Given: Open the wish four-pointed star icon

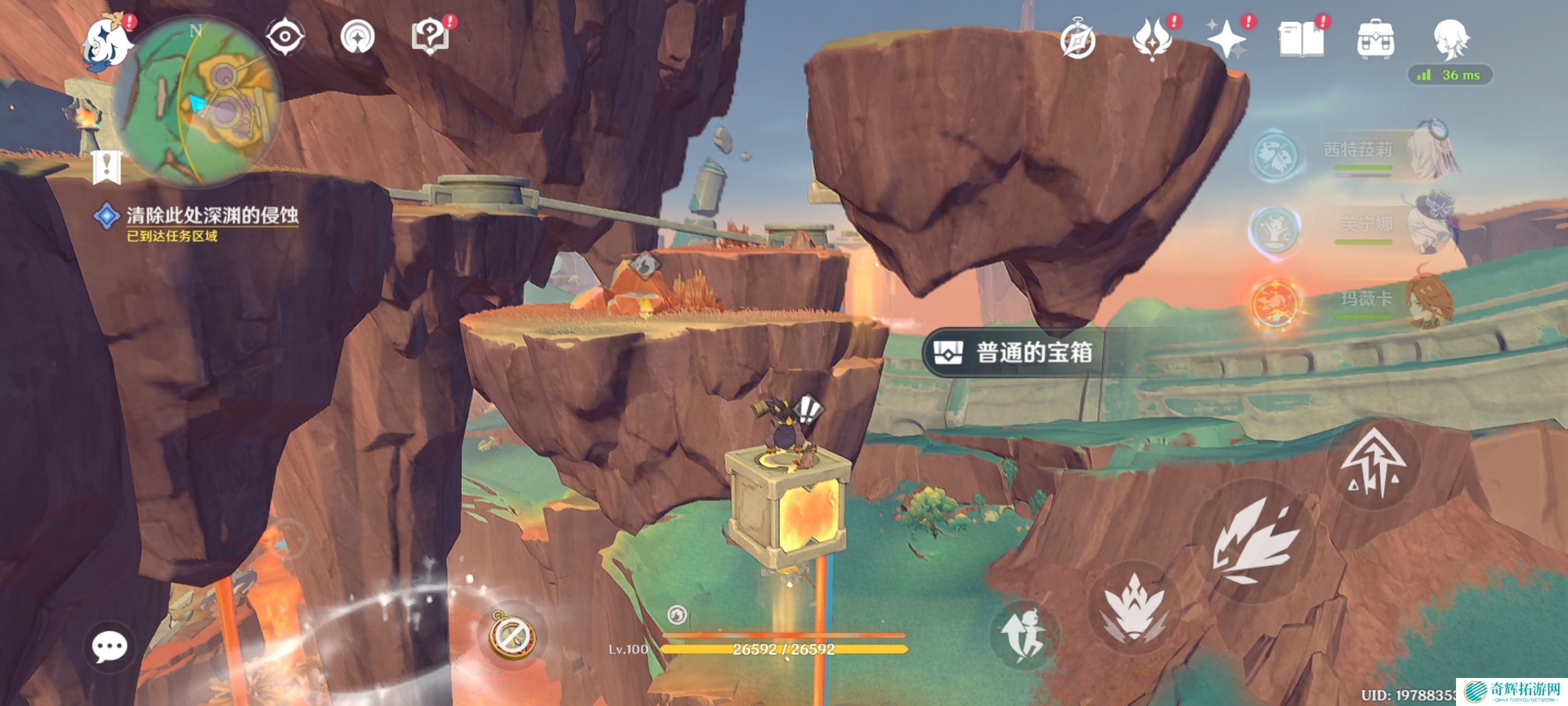Looking at the screenshot, I should (x=1226, y=40).
